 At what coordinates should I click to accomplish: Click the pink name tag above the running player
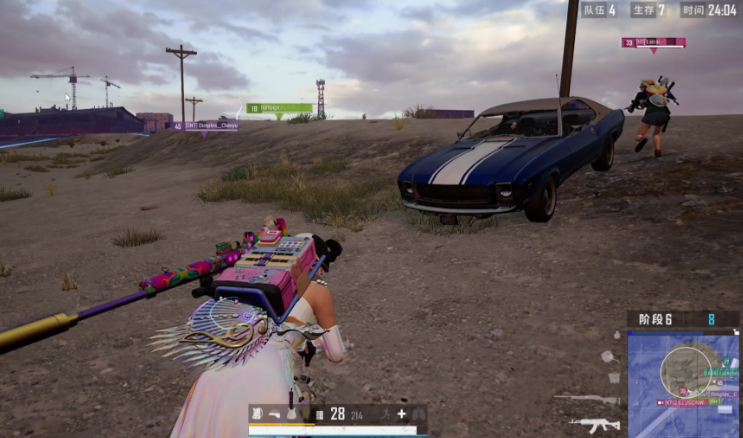(653, 43)
